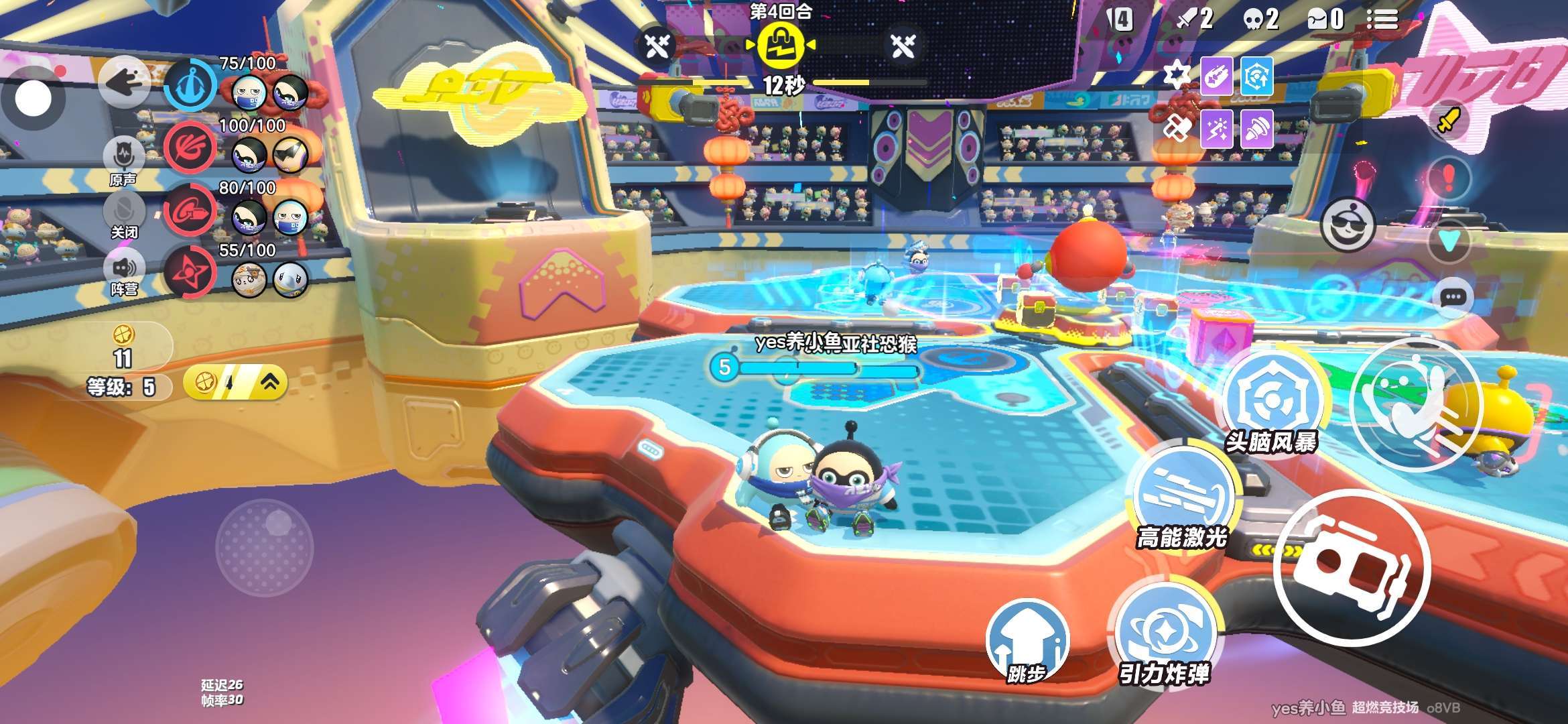Image resolution: width=1568 pixels, height=724 pixels.
Task: Toggle the 关闭 microphone button
Action: pyautogui.click(x=124, y=215)
